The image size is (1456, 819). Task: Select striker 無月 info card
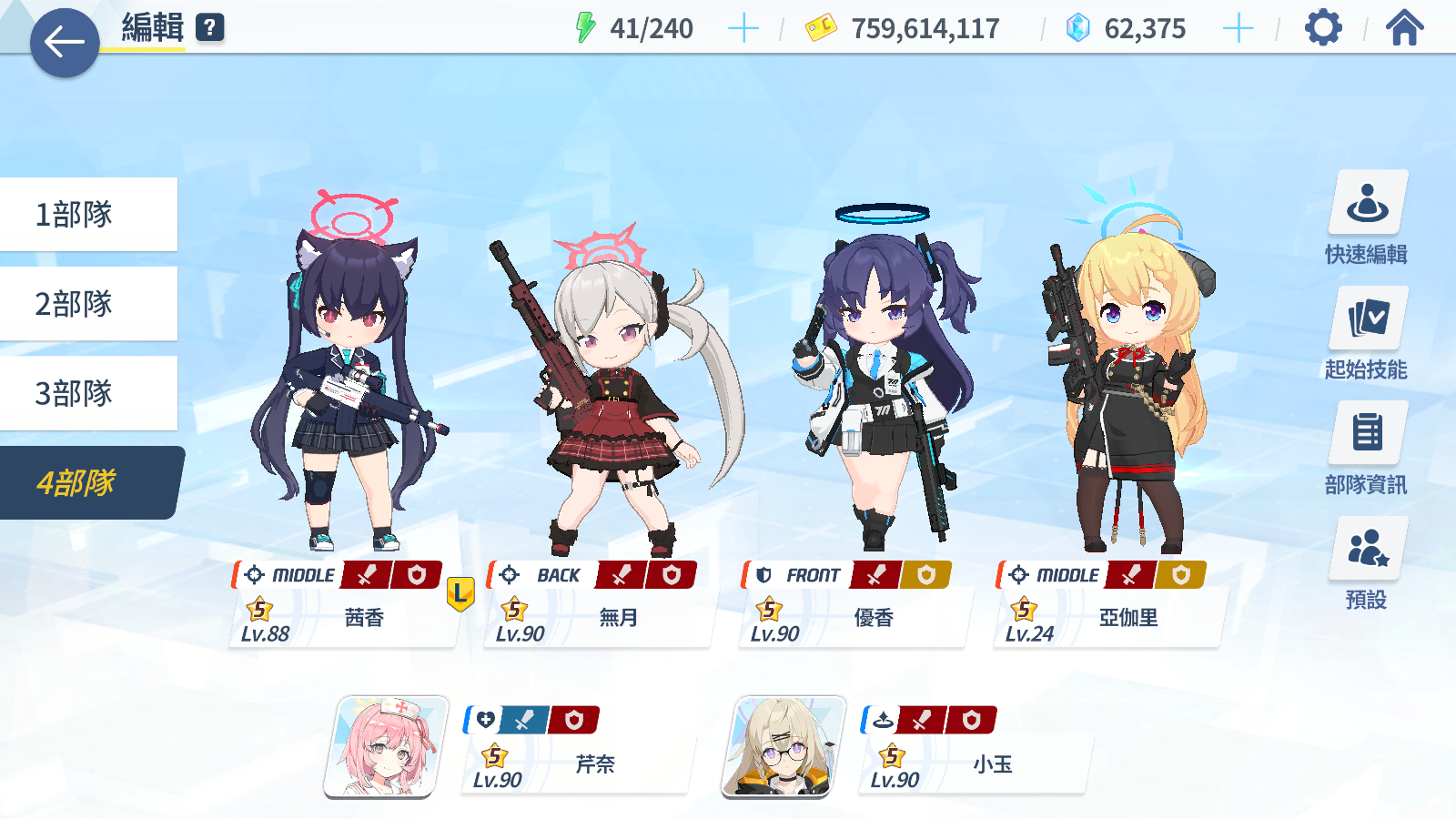(598, 616)
